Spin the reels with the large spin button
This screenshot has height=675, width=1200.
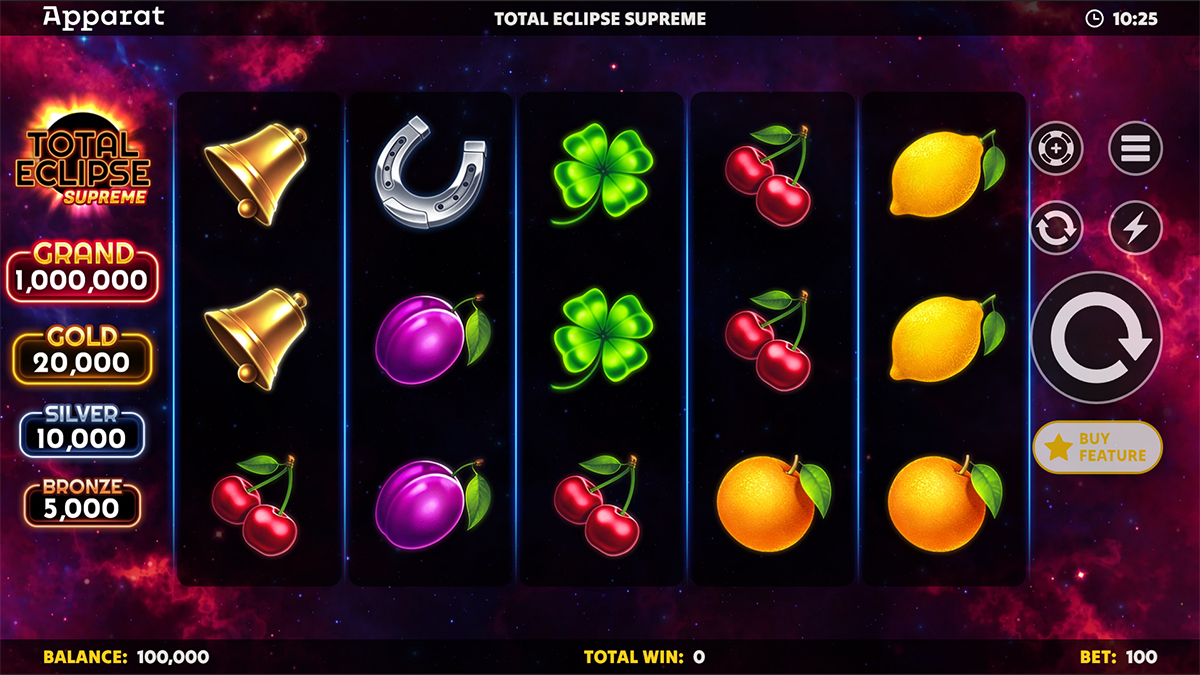[x=1096, y=337]
